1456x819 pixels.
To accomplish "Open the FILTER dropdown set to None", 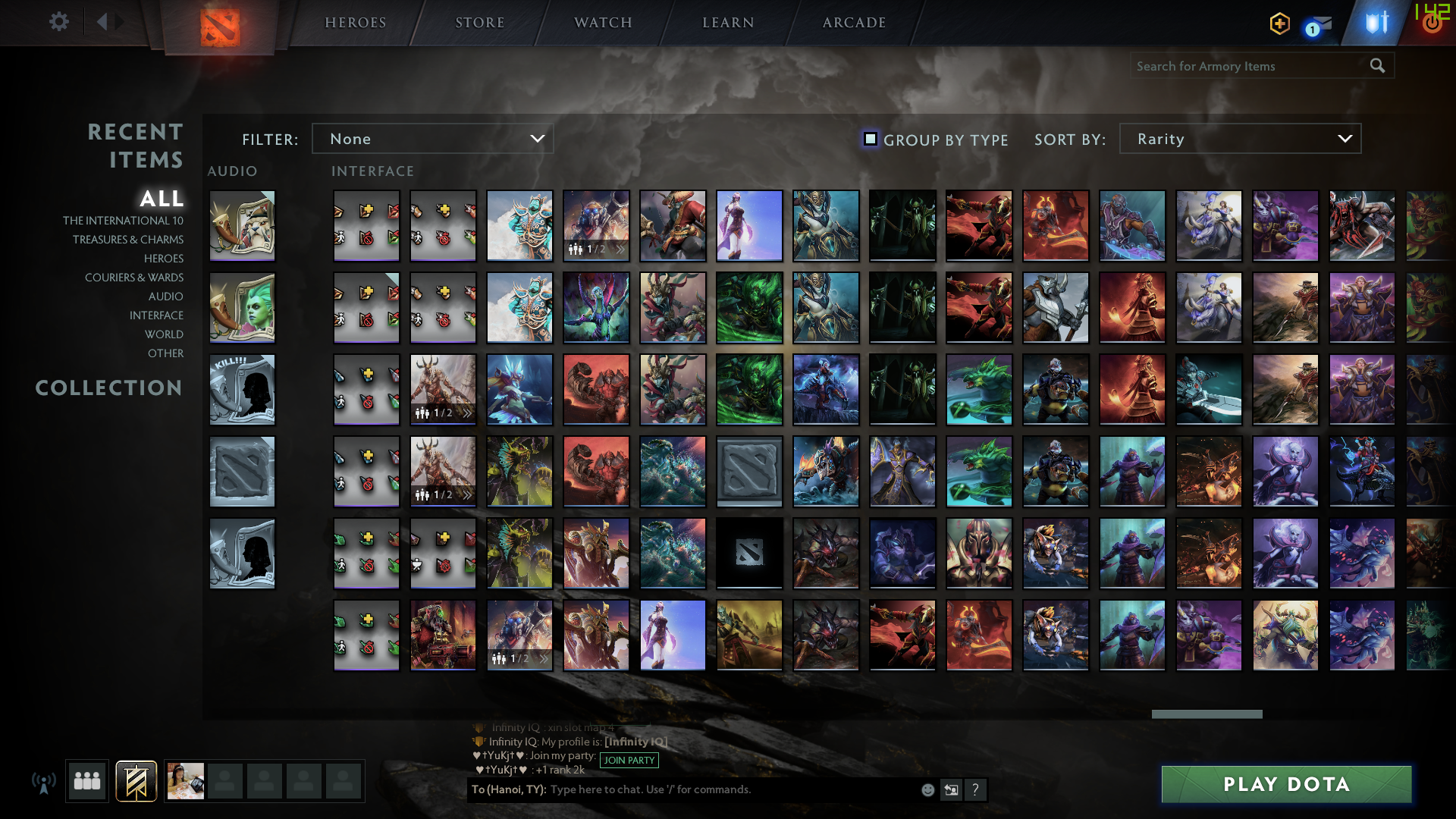I will click(432, 139).
